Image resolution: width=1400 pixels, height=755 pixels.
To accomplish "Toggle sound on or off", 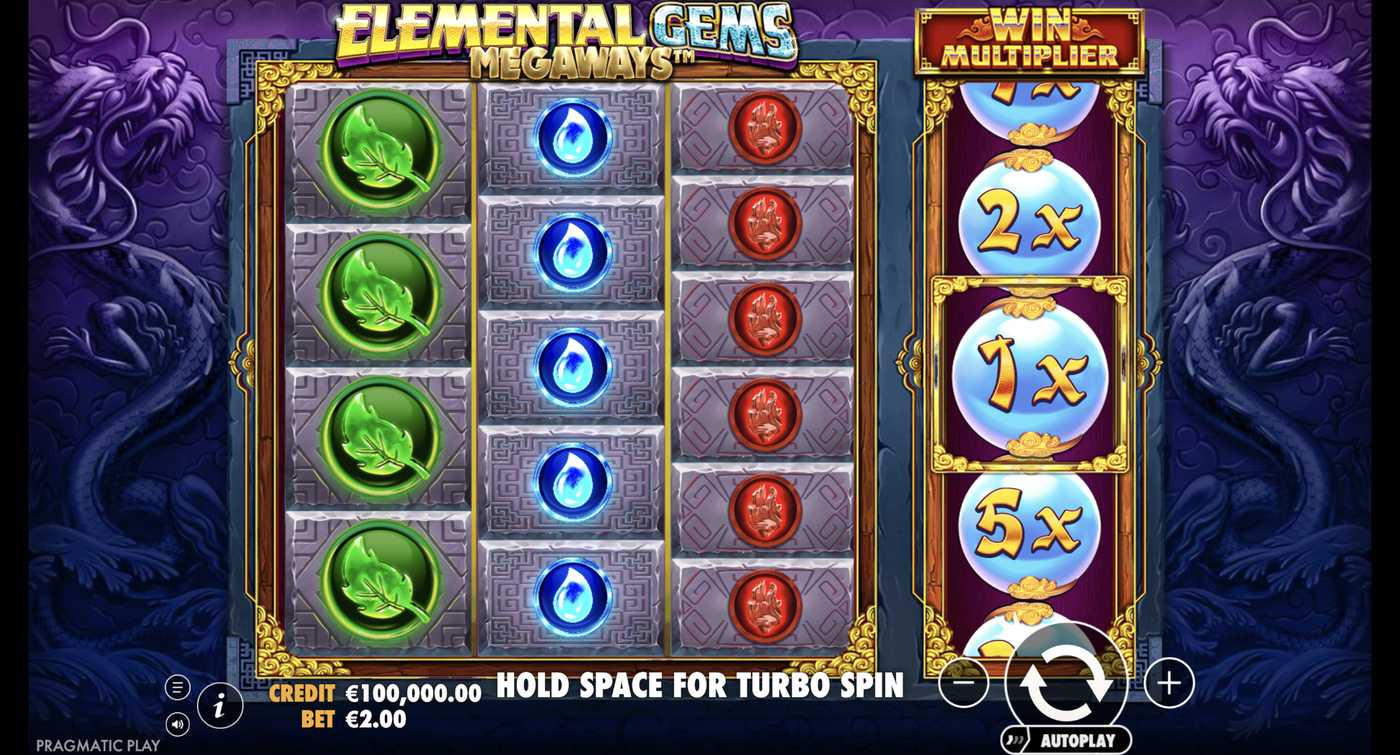I will (x=178, y=725).
